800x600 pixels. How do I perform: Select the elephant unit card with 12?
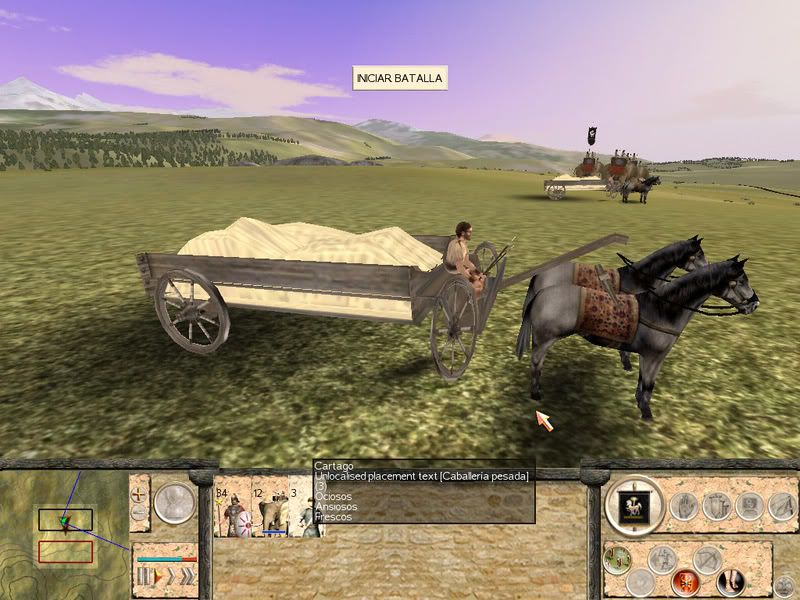(x=269, y=511)
